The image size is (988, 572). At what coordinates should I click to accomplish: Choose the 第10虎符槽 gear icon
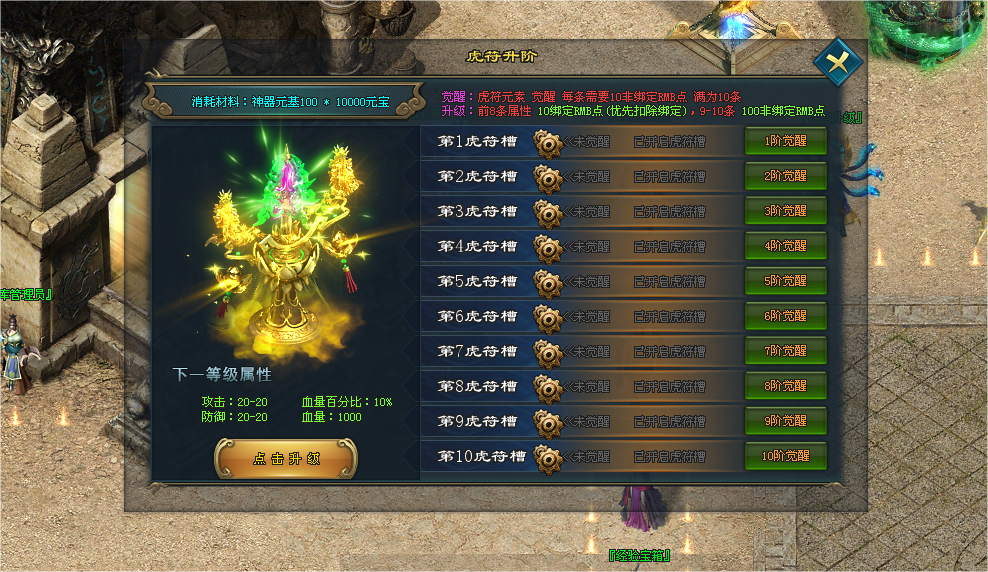point(546,458)
